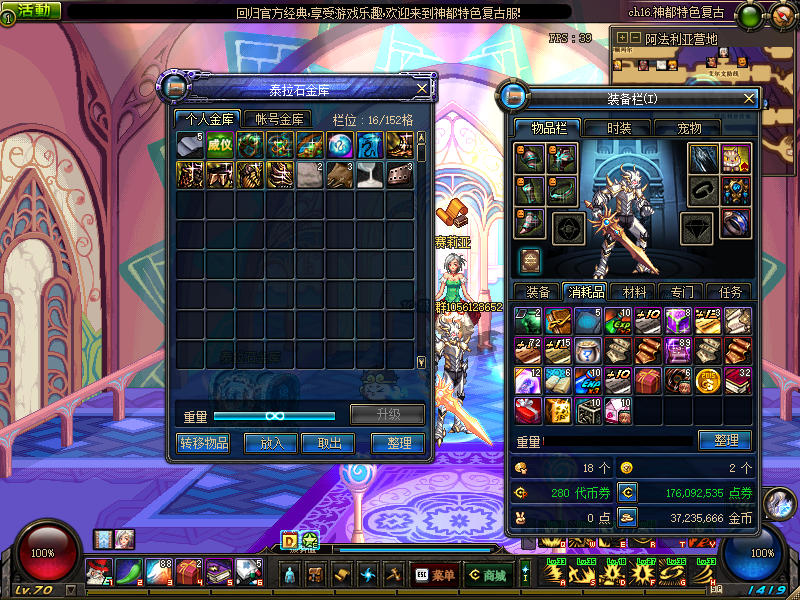
Task: Open the 宠物 pet tab
Action: (x=690, y=128)
